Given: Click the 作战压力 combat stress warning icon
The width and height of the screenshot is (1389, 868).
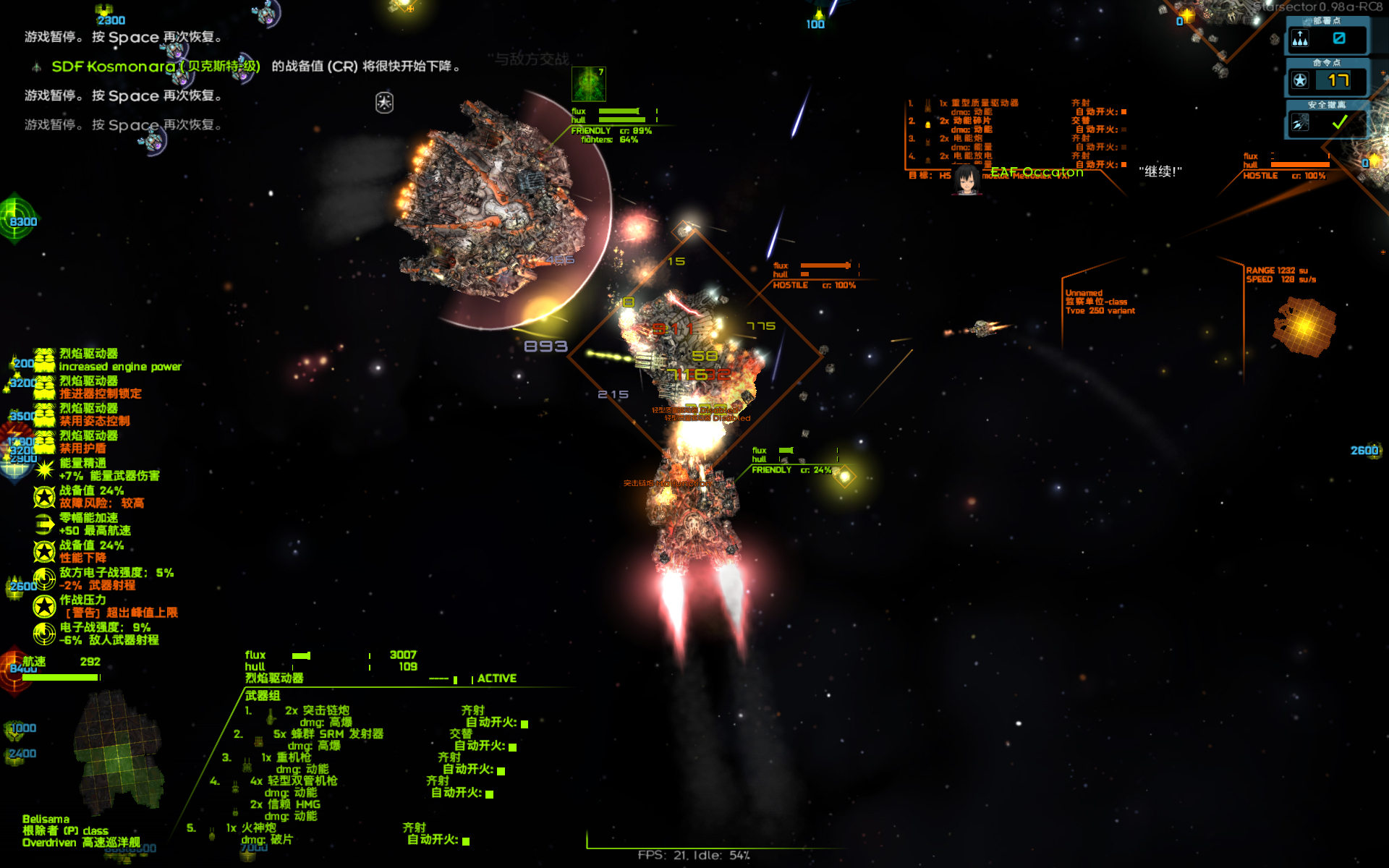Looking at the screenshot, I should click(x=44, y=606).
